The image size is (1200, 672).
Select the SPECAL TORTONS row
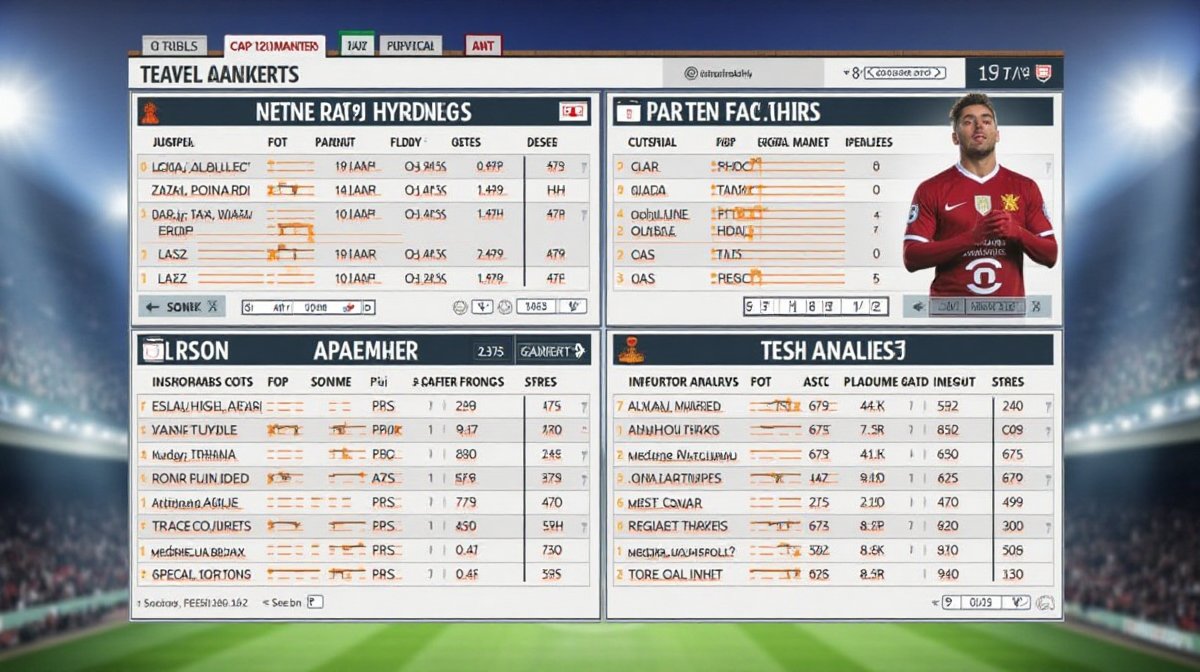[x=201, y=575]
